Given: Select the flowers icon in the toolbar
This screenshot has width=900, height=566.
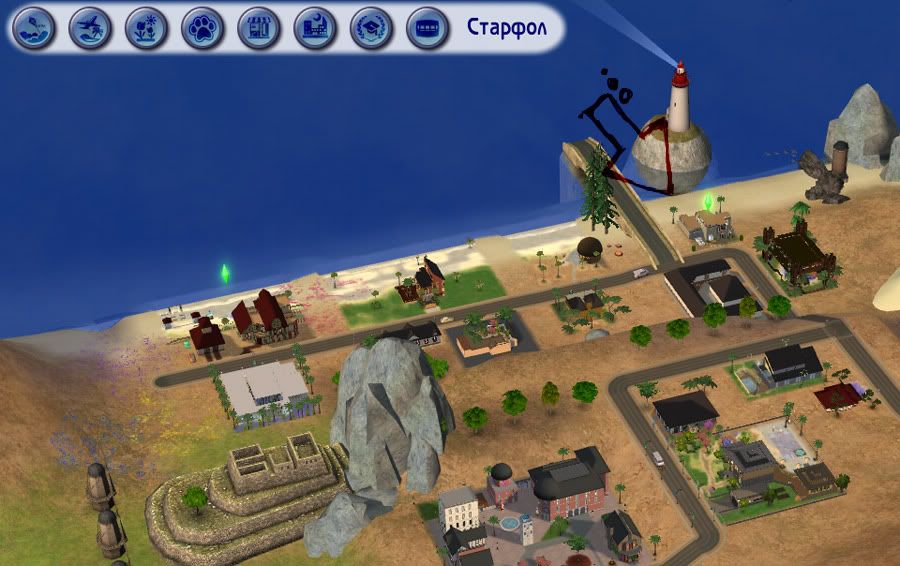Looking at the screenshot, I should pos(146,28).
